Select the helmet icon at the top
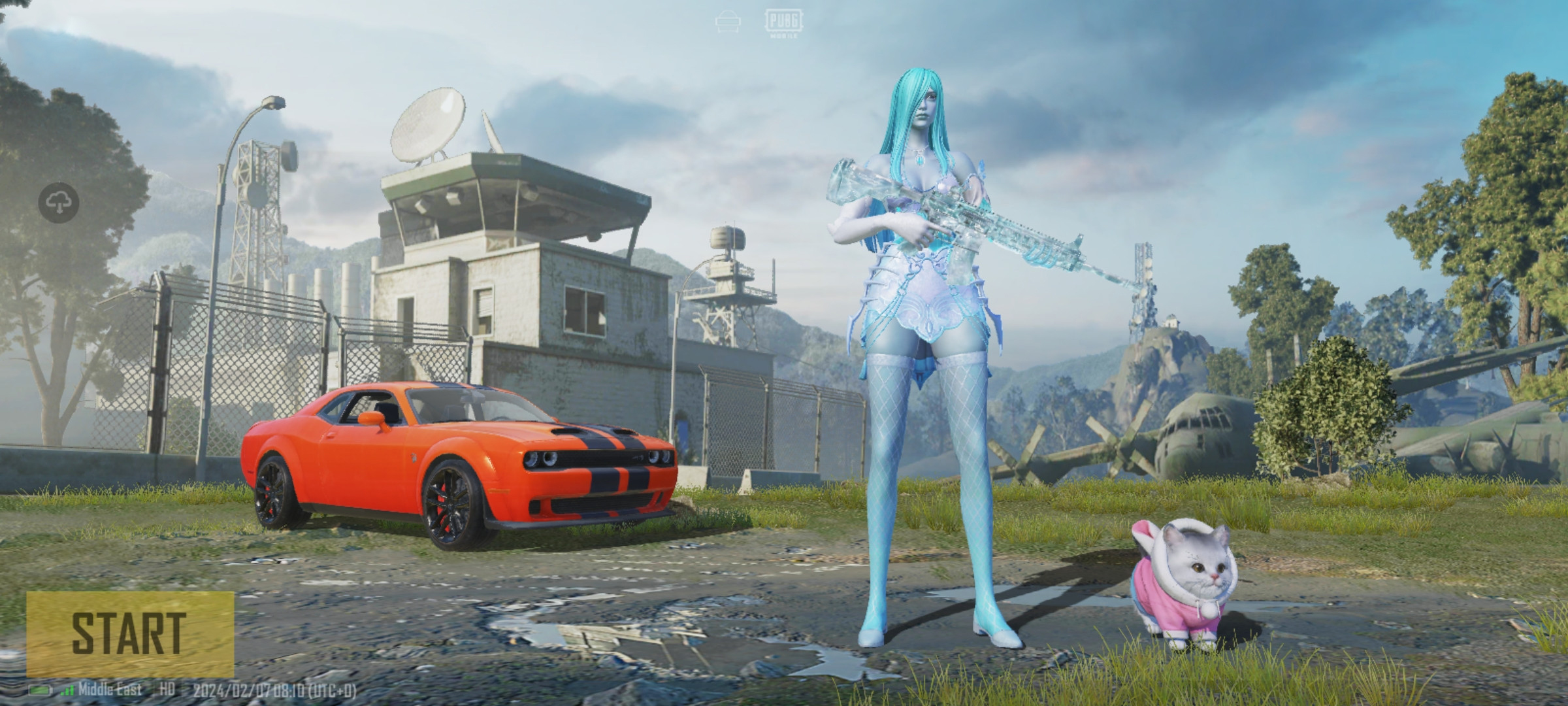1568x706 pixels. click(727, 24)
